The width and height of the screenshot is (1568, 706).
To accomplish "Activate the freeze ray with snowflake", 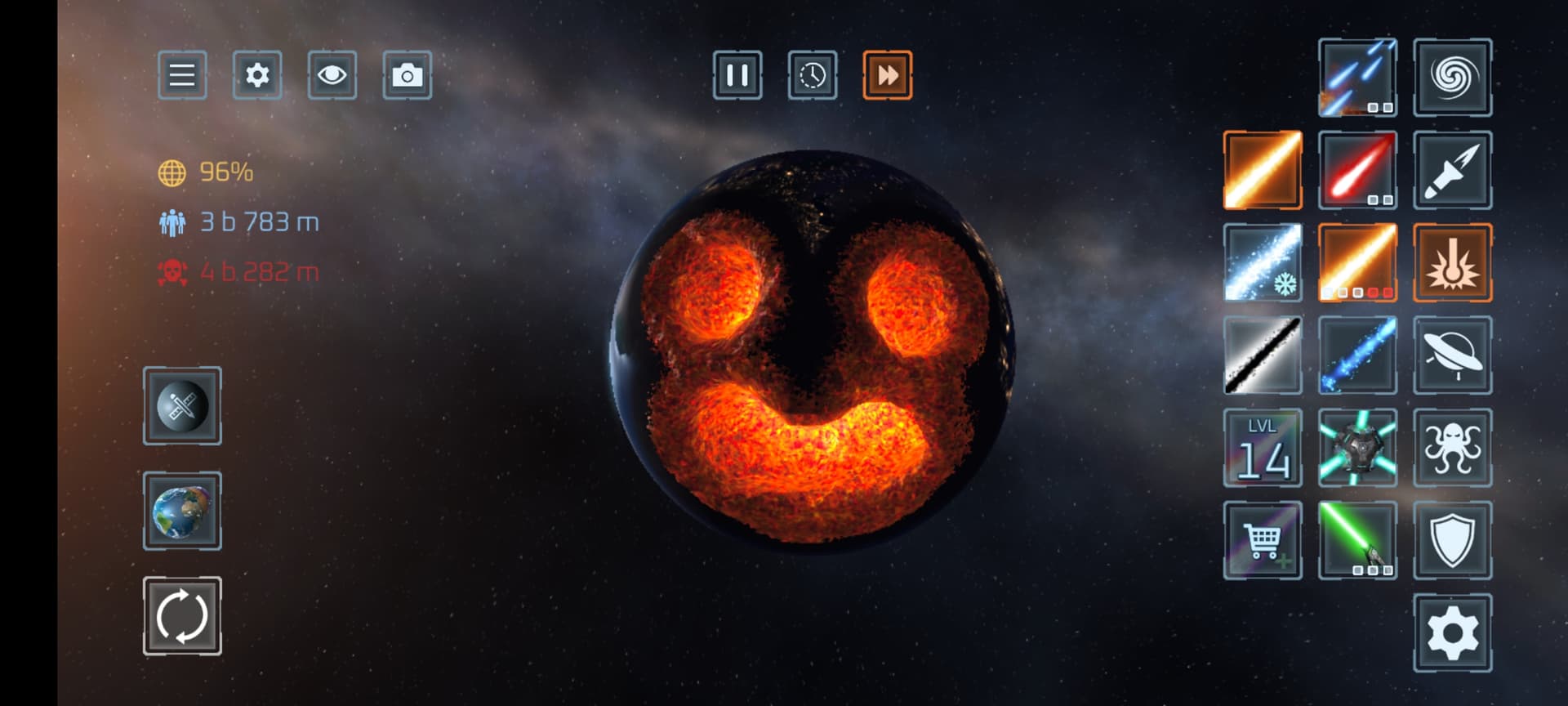I will [1263, 262].
